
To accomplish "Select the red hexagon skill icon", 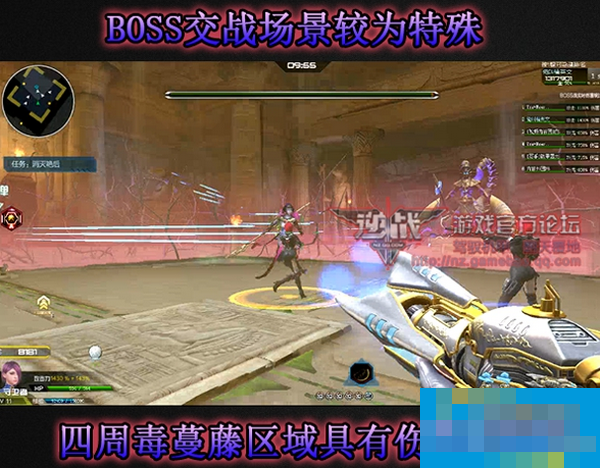I will click(x=11, y=218).
